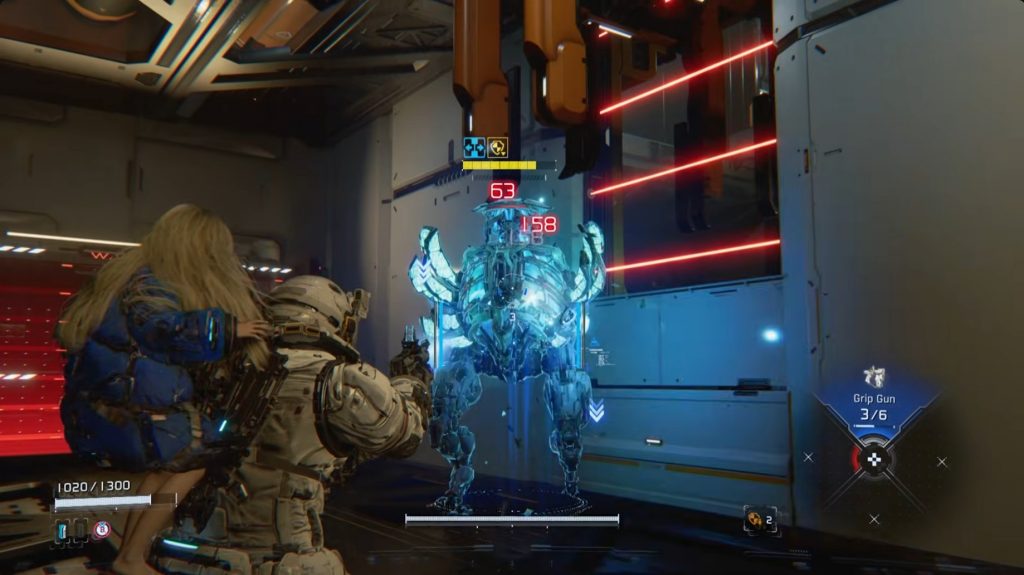
Task: Select the Grip Gun weapon slot
Action: (876, 400)
